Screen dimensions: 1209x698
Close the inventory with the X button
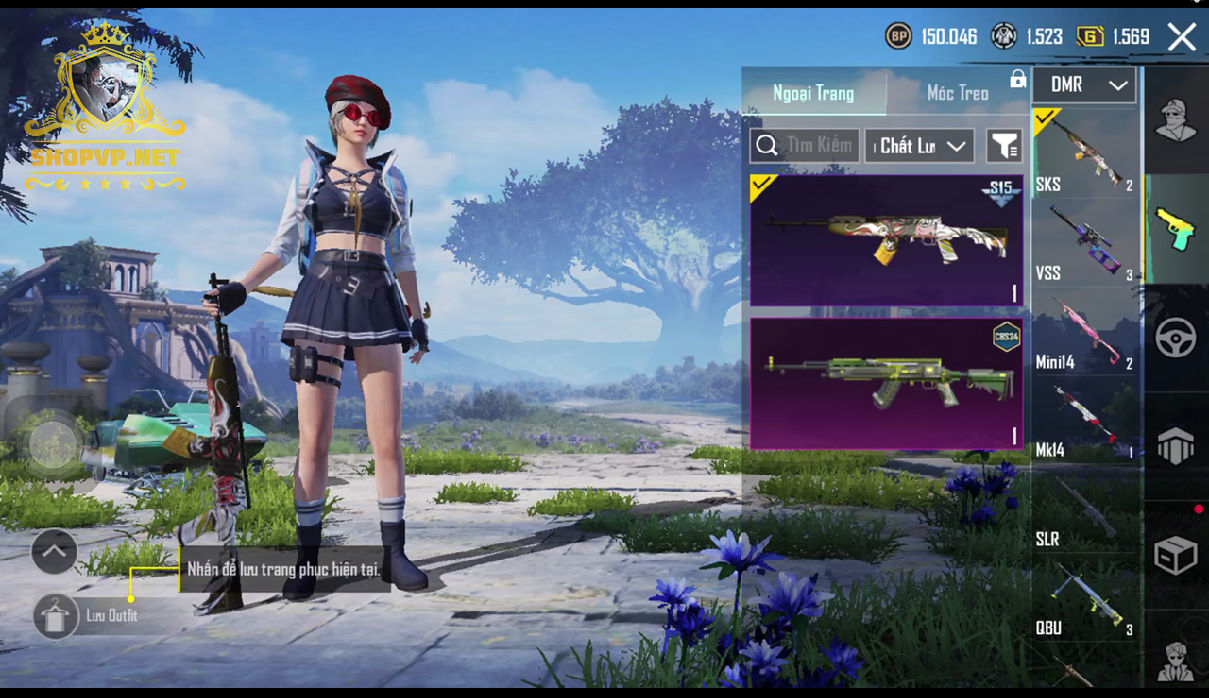click(1181, 38)
